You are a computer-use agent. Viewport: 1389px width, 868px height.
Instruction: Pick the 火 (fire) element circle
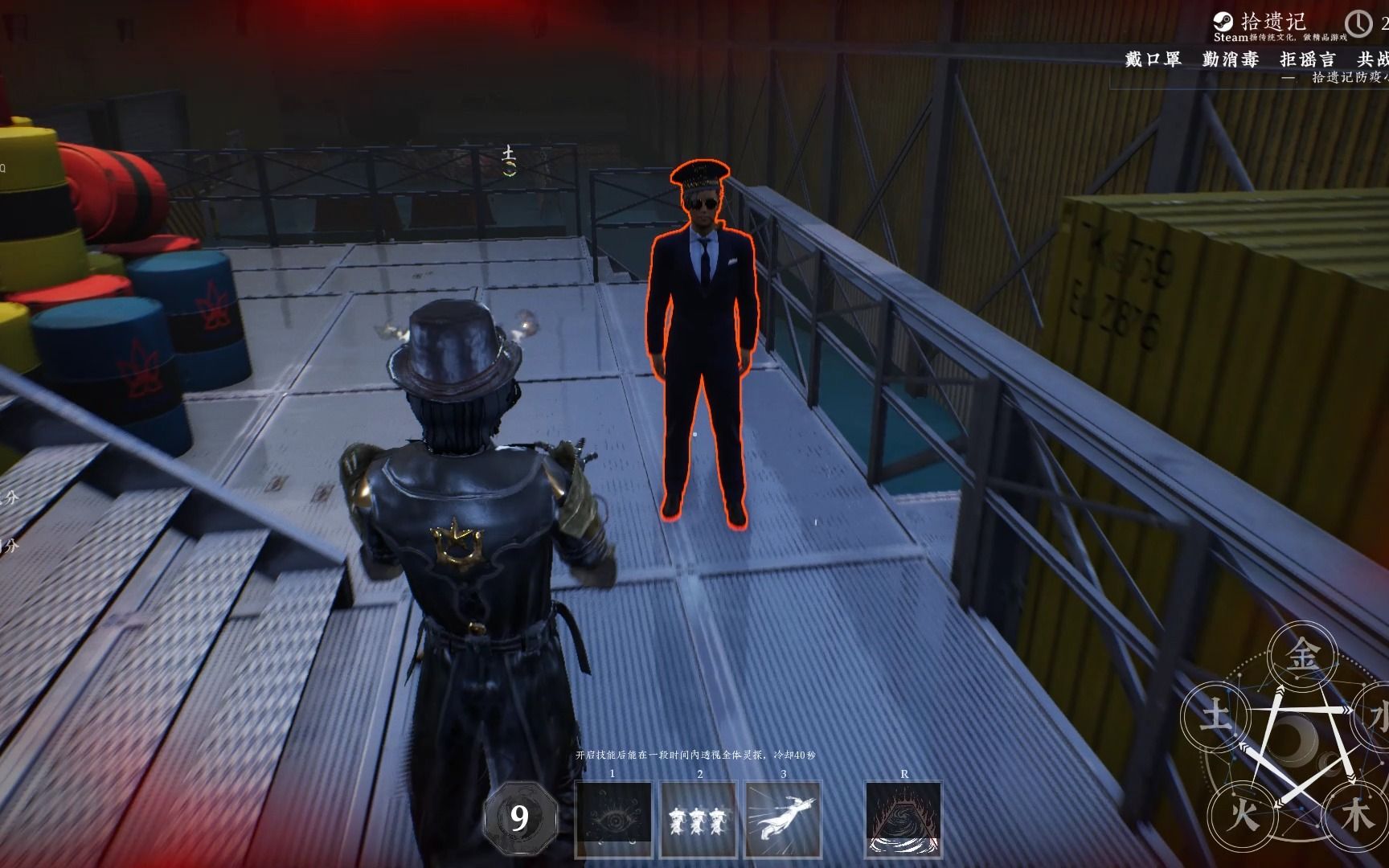click(x=1241, y=816)
